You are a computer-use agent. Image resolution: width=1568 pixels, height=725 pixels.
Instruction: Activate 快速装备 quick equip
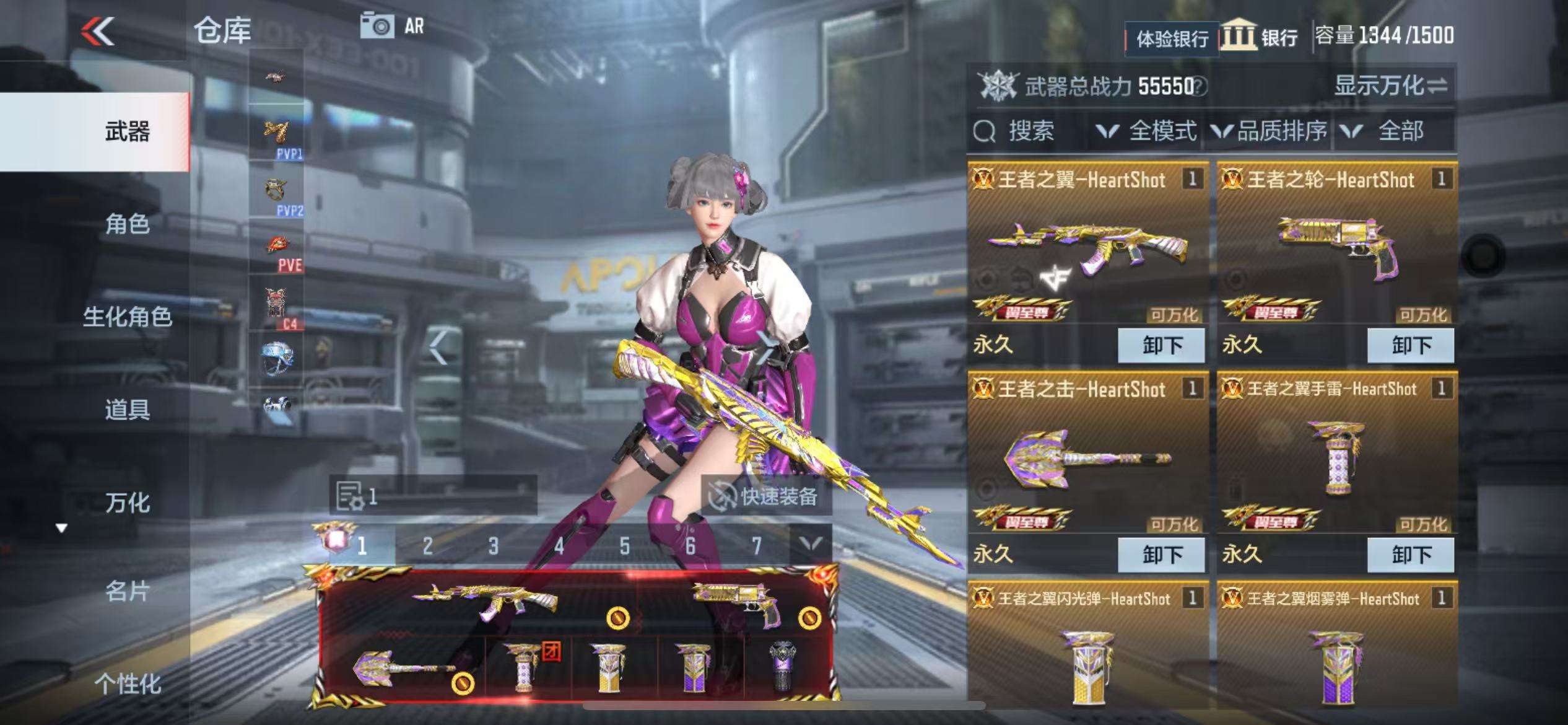(767, 496)
